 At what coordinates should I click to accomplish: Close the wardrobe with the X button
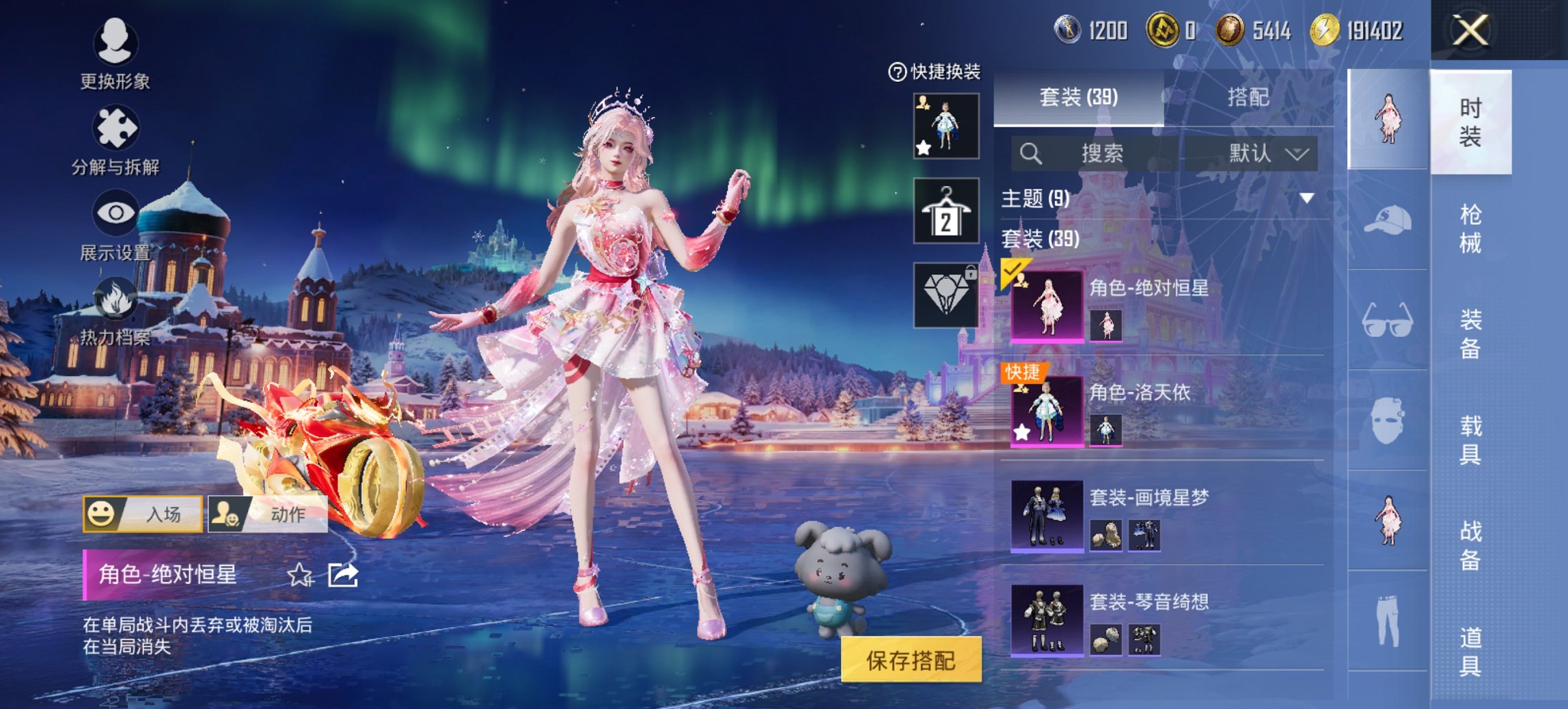tap(1470, 31)
